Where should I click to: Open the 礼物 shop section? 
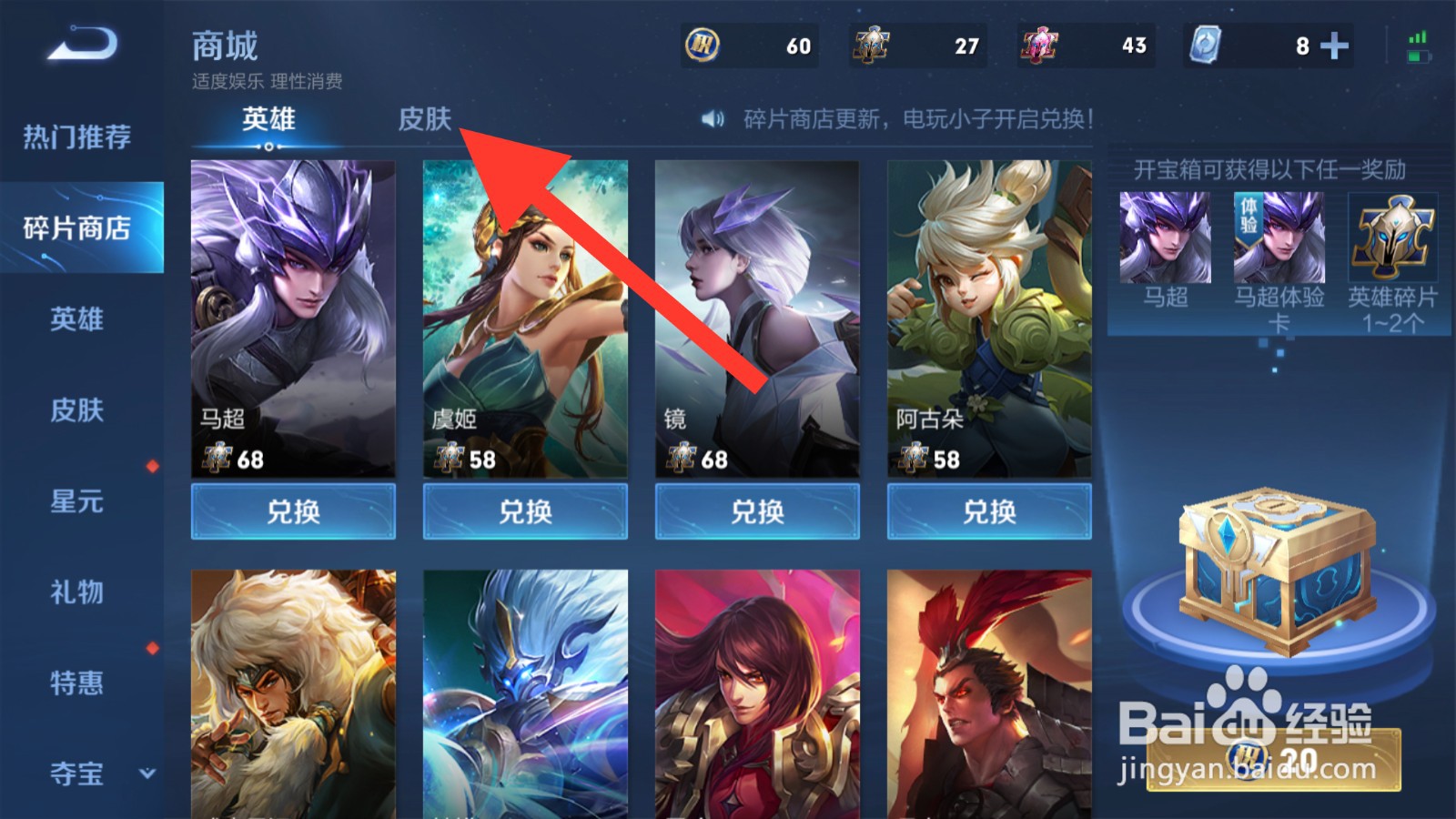pyautogui.click(x=77, y=592)
